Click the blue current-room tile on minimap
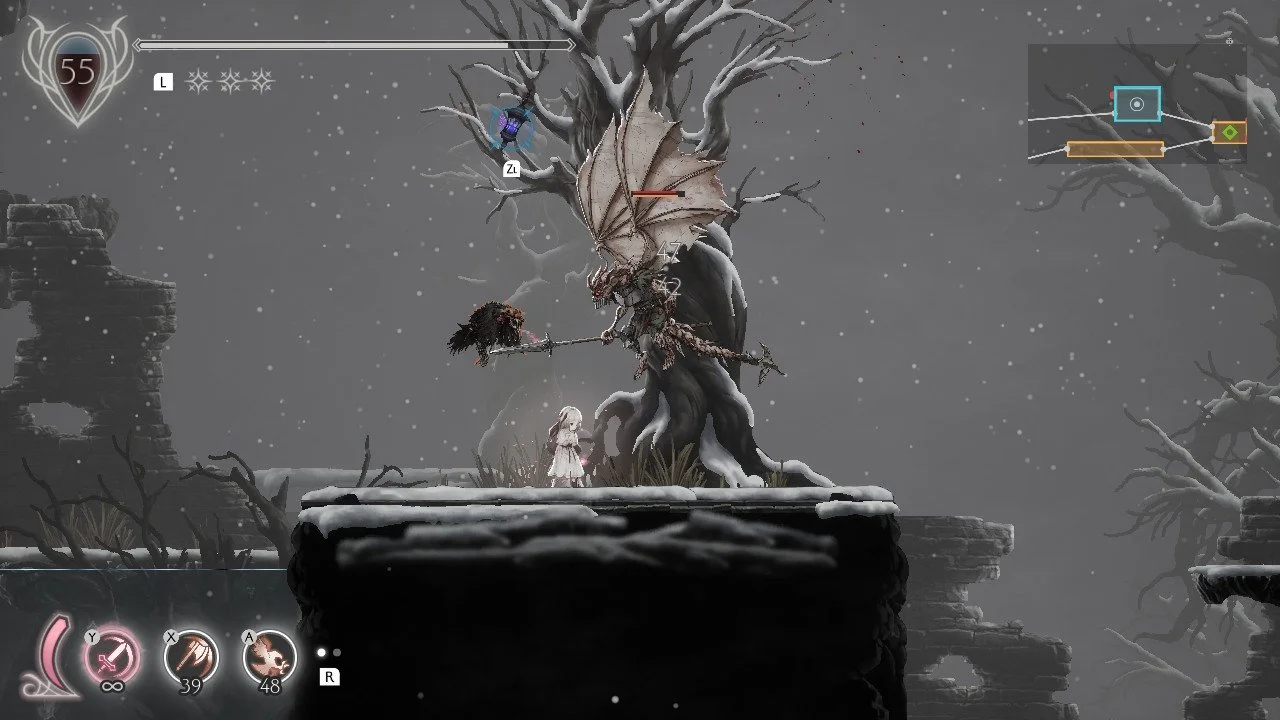Image resolution: width=1280 pixels, height=720 pixels. point(1137,104)
